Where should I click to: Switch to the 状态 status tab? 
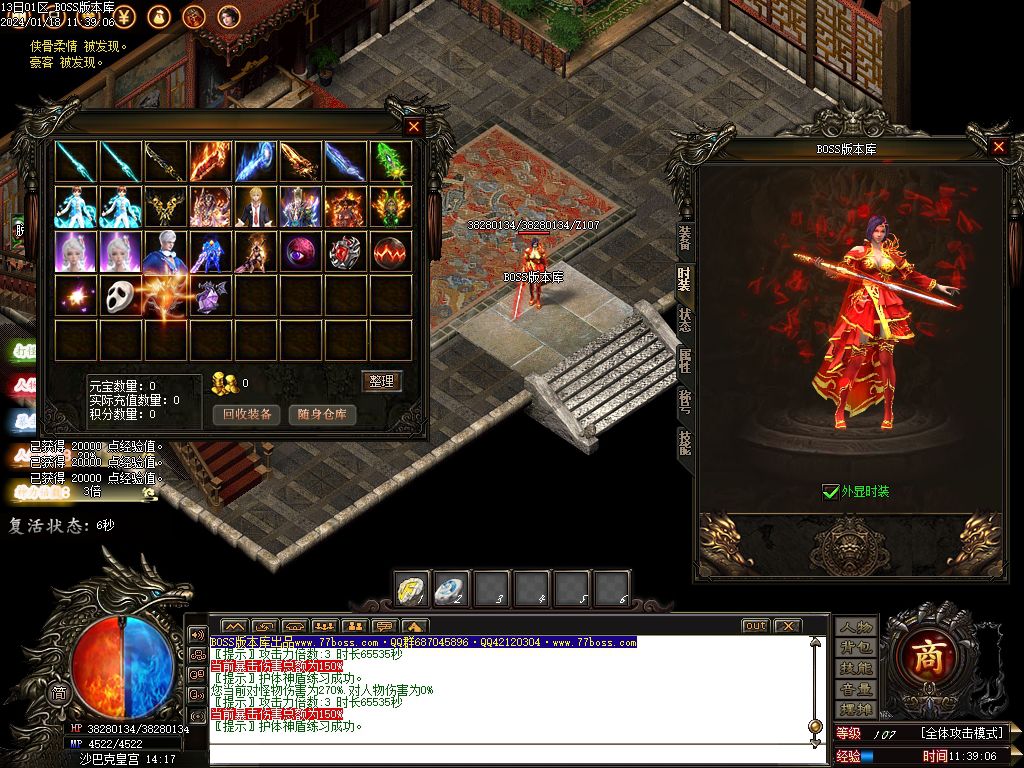[684, 319]
